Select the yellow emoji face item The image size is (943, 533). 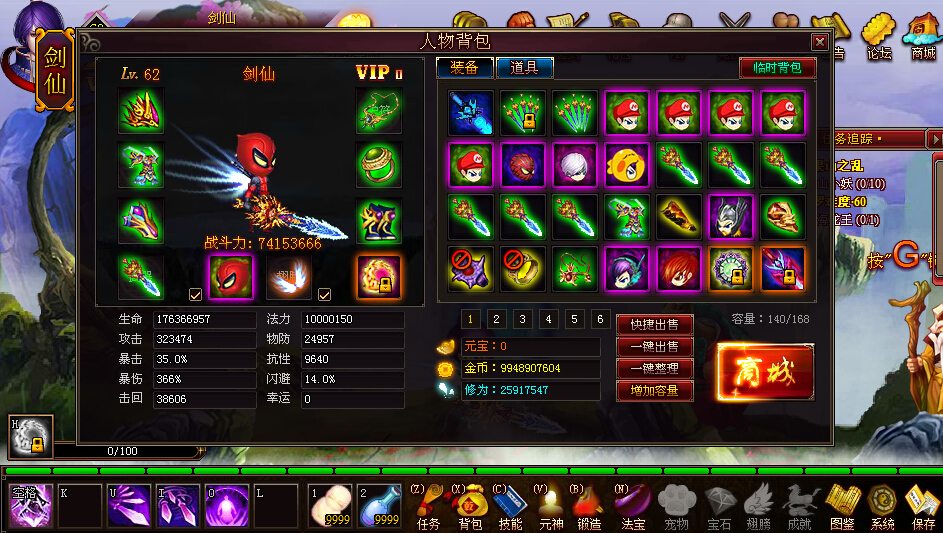coord(627,165)
